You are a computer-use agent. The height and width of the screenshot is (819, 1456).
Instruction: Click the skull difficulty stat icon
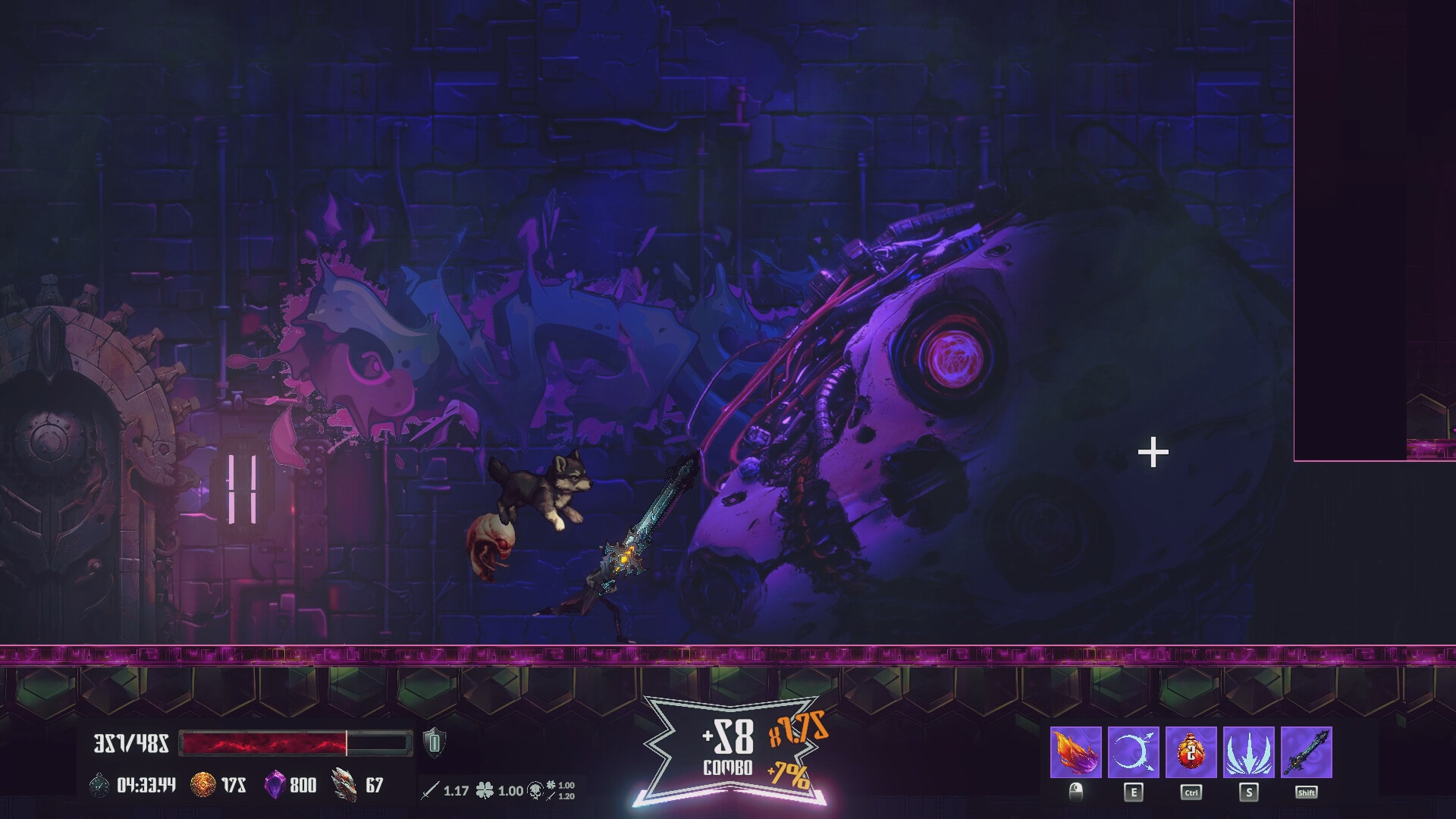click(x=534, y=790)
